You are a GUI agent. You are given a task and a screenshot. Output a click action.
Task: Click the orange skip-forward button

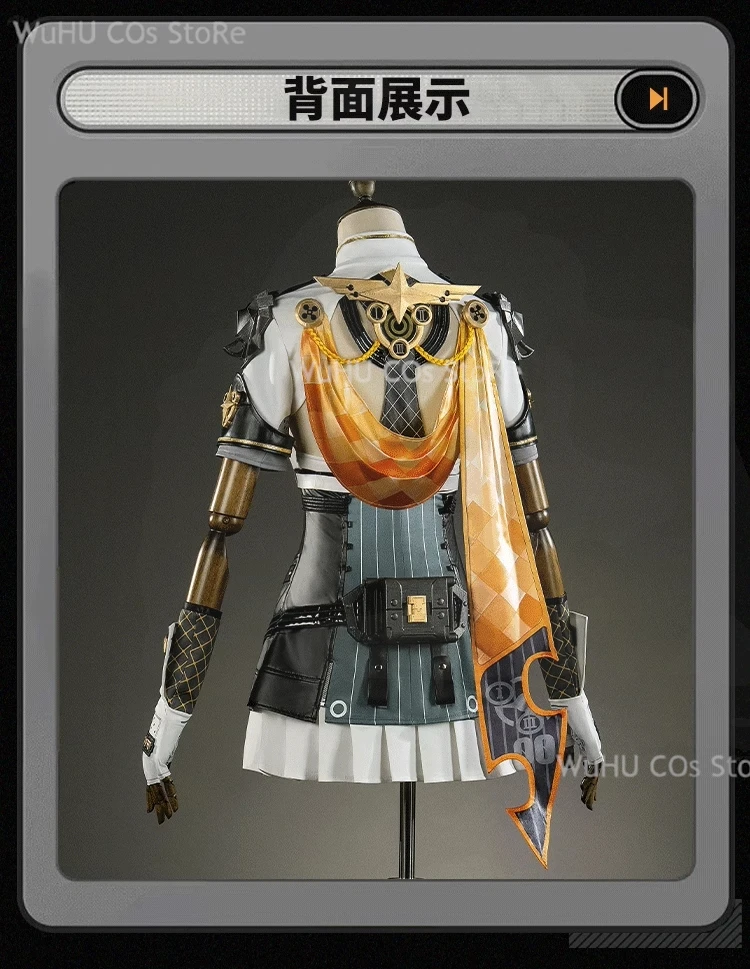coord(656,99)
